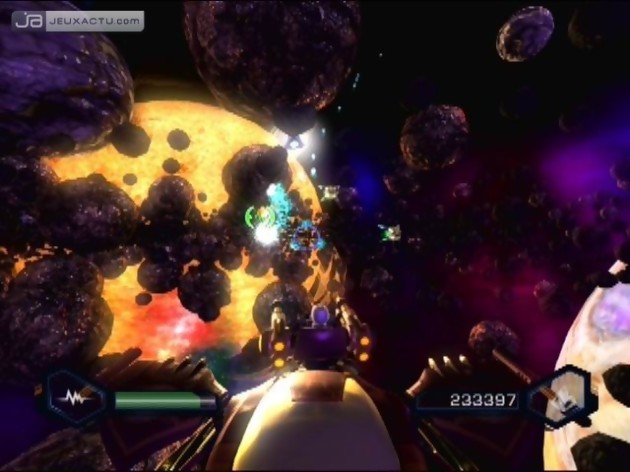Open the JeuxActu.com watermark logo
The image size is (630, 472).
pos(78,20)
